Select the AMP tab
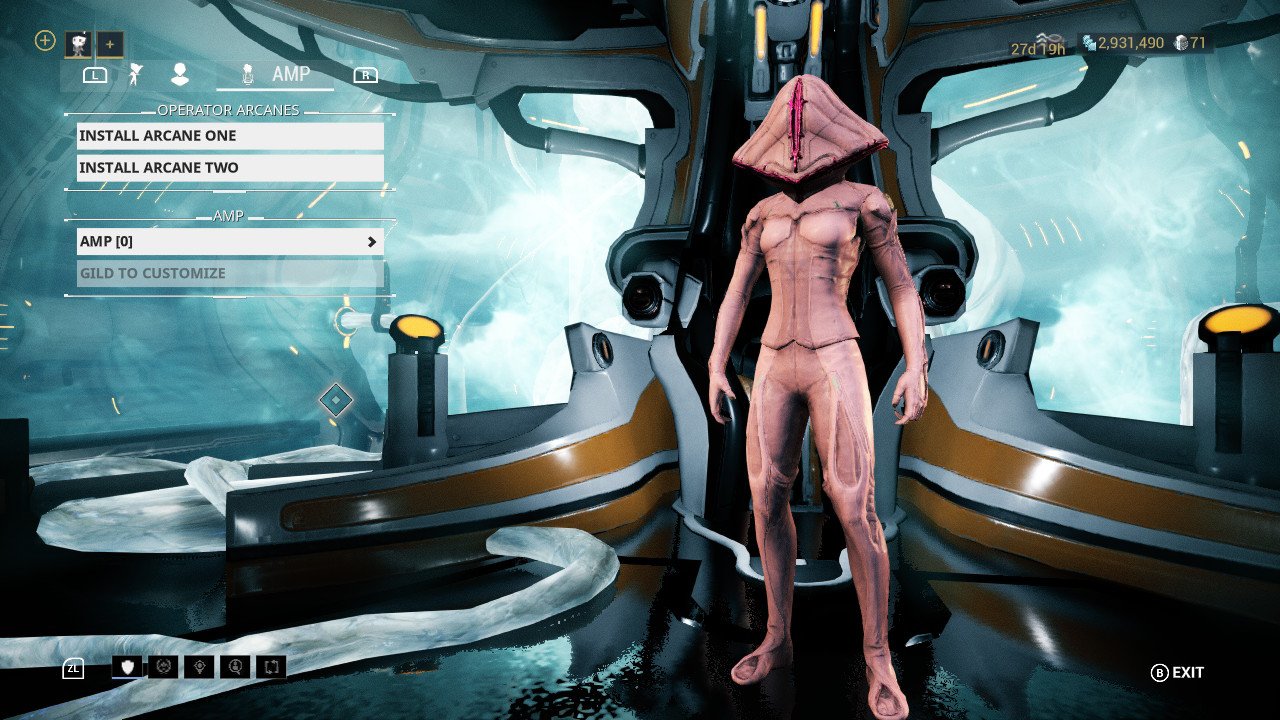This screenshot has width=1280, height=720. [x=276, y=74]
